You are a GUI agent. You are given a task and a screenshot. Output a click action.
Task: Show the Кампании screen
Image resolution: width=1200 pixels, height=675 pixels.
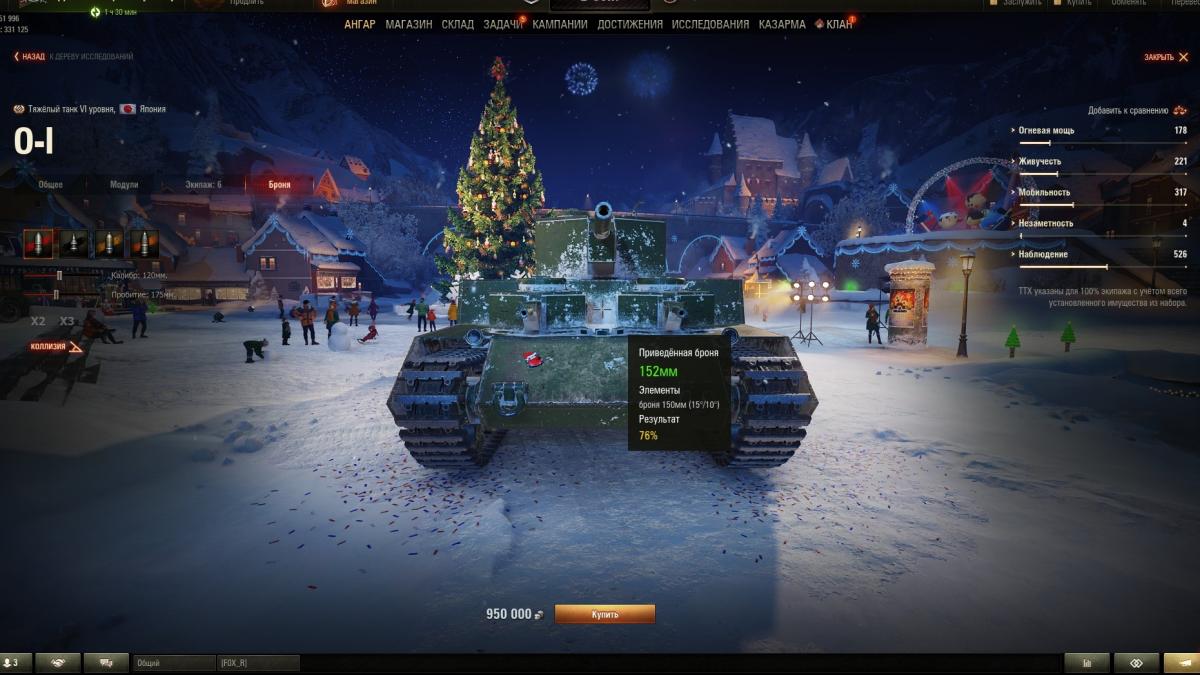coord(560,24)
